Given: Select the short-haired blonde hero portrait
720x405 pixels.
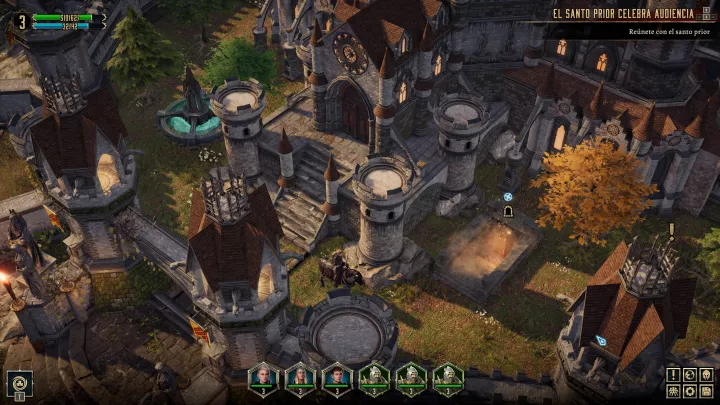Looking at the screenshot, I should [x=264, y=377].
